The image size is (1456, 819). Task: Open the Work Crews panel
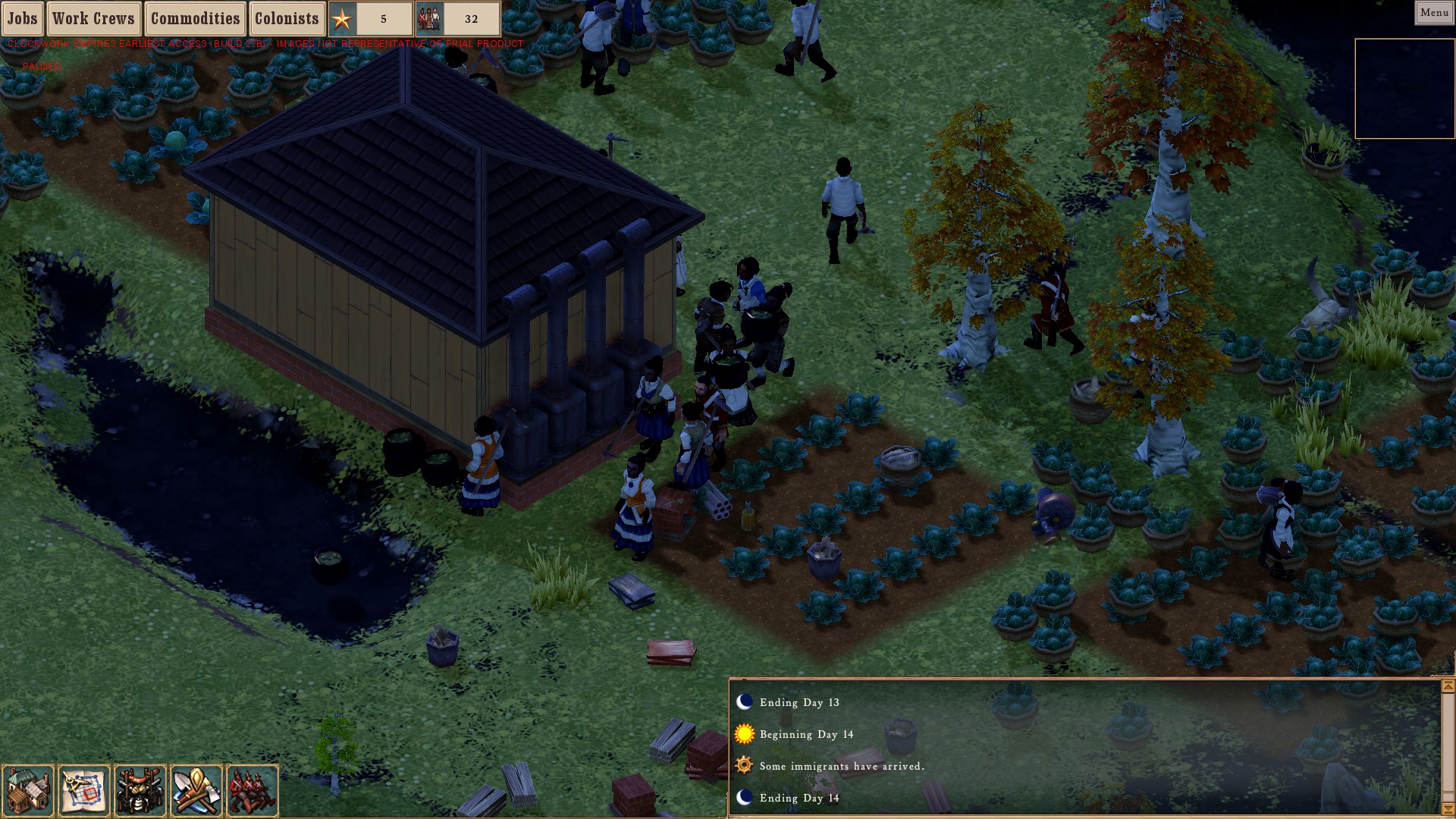click(x=93, y=18)
